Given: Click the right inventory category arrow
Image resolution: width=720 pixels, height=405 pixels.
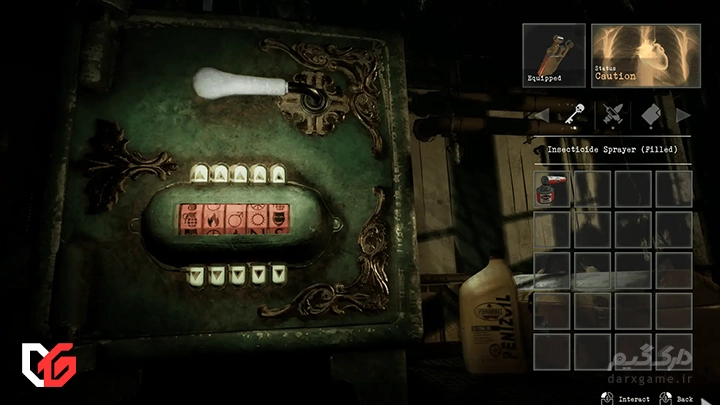Looking at the screenshot, I should pos(683,116).
